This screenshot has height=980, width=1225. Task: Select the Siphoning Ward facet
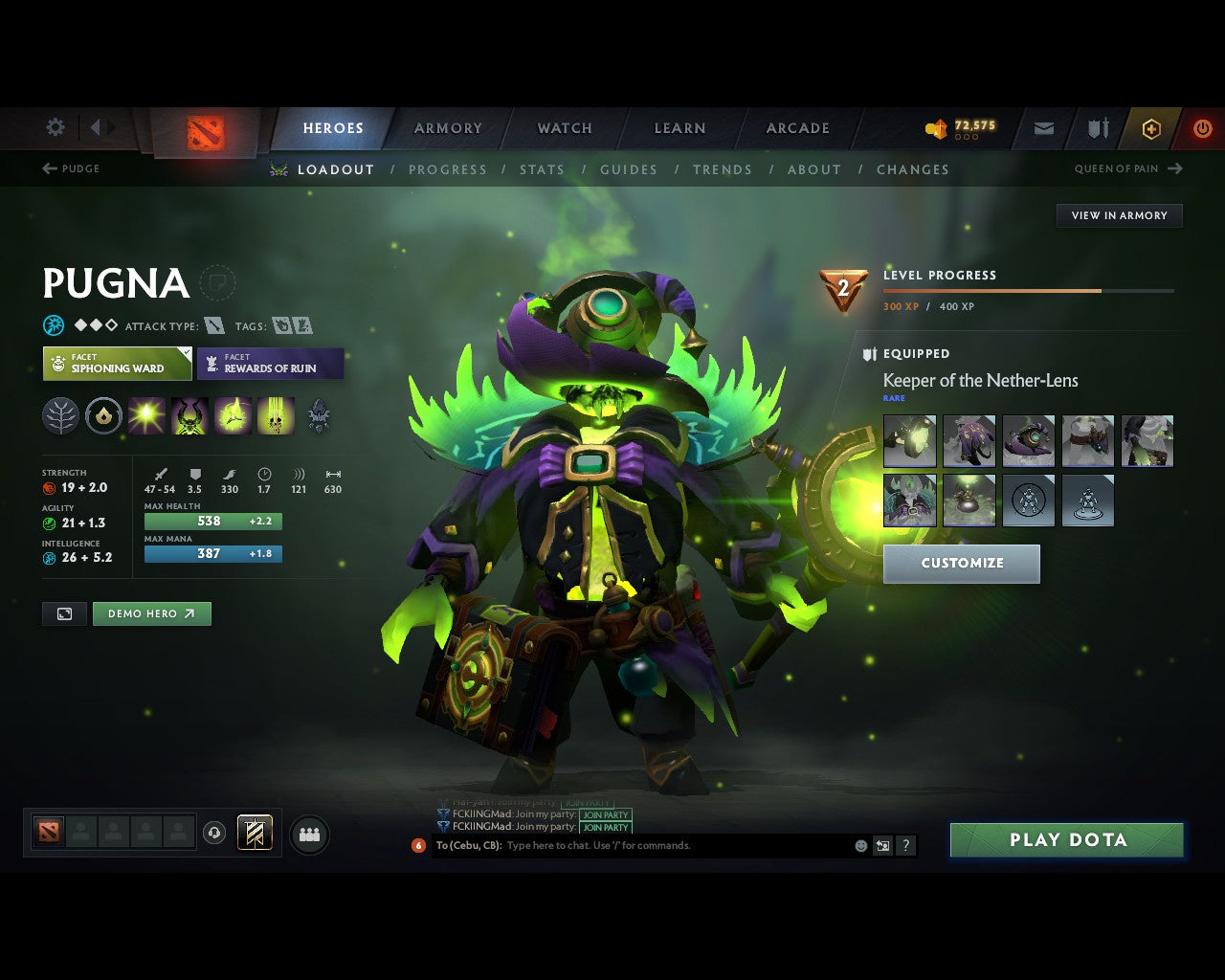point(116,365)
